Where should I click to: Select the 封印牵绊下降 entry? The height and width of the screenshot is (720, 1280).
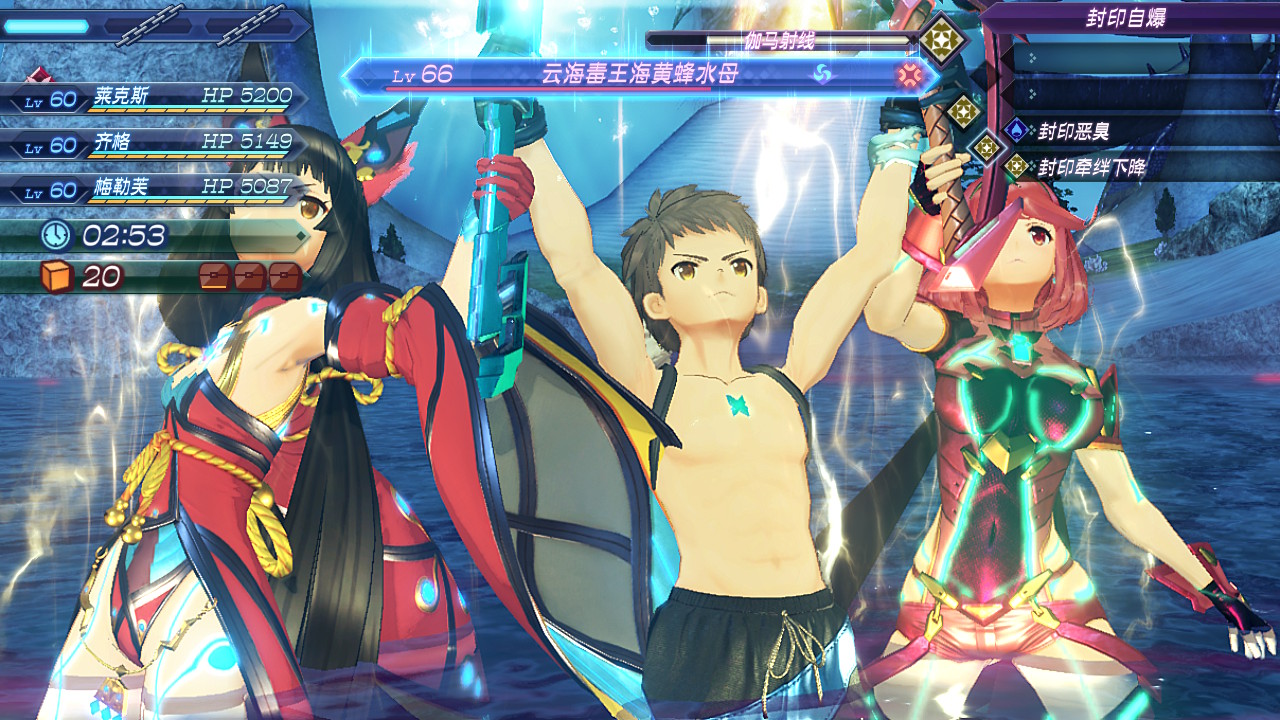tap(1090, 166)
